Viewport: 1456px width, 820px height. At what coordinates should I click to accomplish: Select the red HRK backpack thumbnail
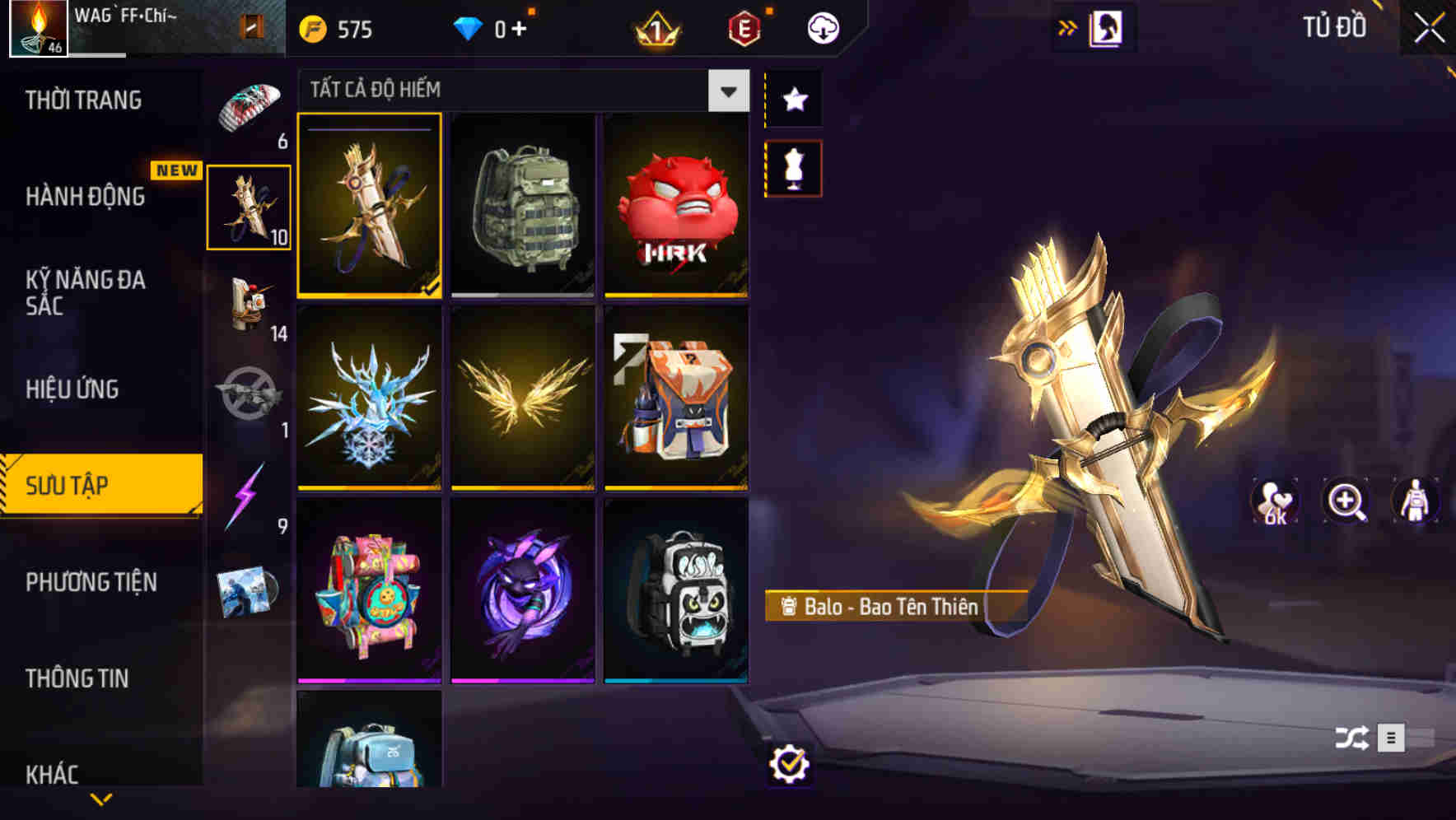pyautogui.click(x=677, y=206)
